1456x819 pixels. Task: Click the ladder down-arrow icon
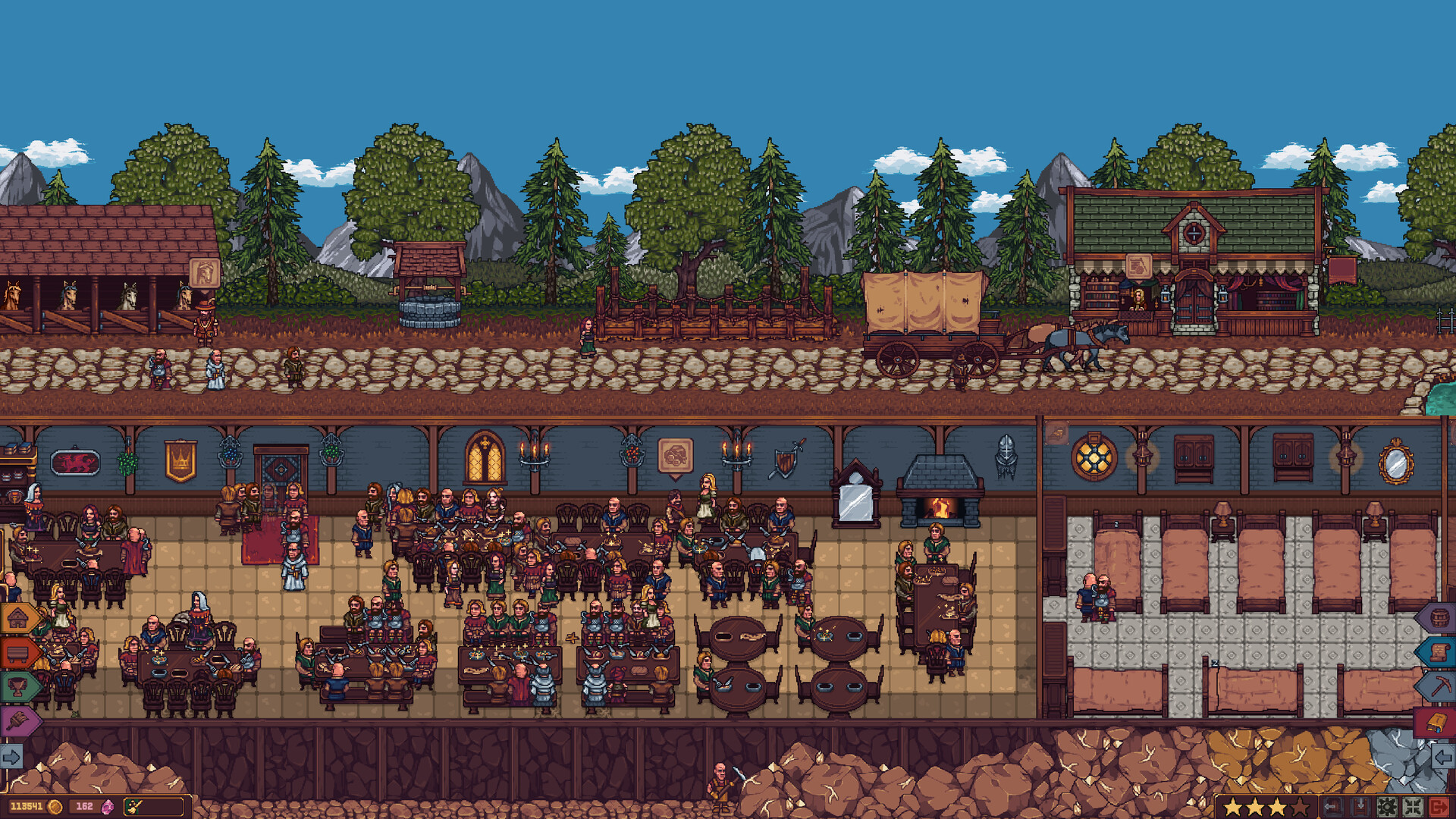tap(1360, 807)
